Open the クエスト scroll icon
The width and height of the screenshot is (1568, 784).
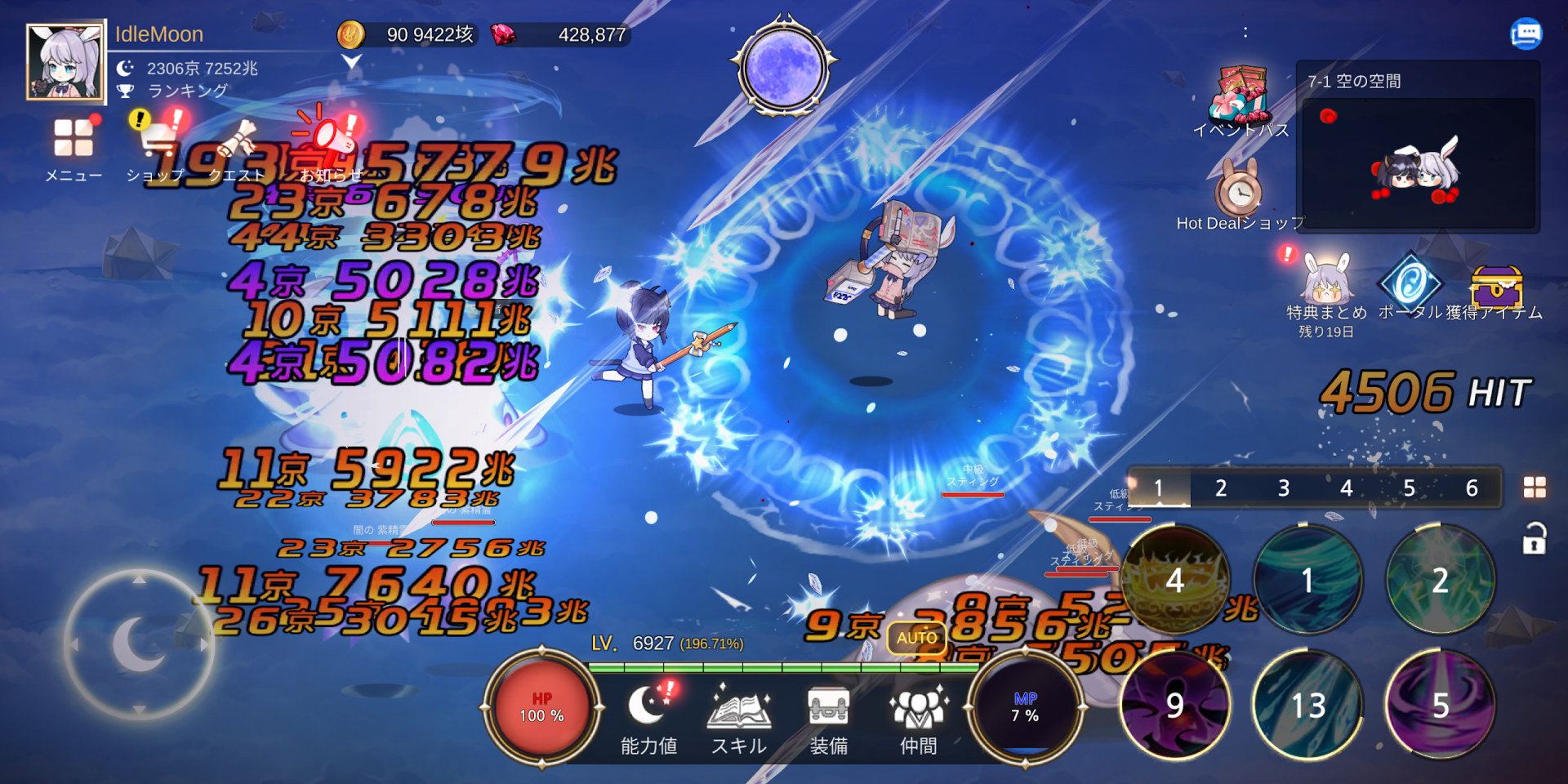pyautogui.click(x=234, y=137)
